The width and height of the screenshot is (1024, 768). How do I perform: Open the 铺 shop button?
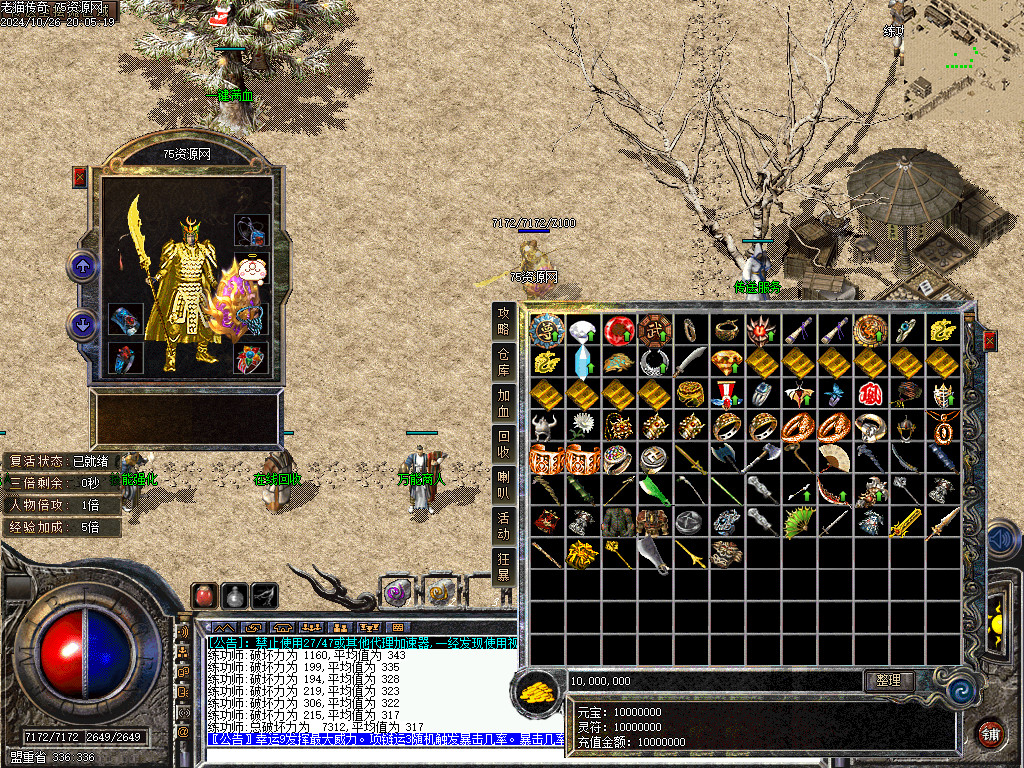click(x=989, y=733)
